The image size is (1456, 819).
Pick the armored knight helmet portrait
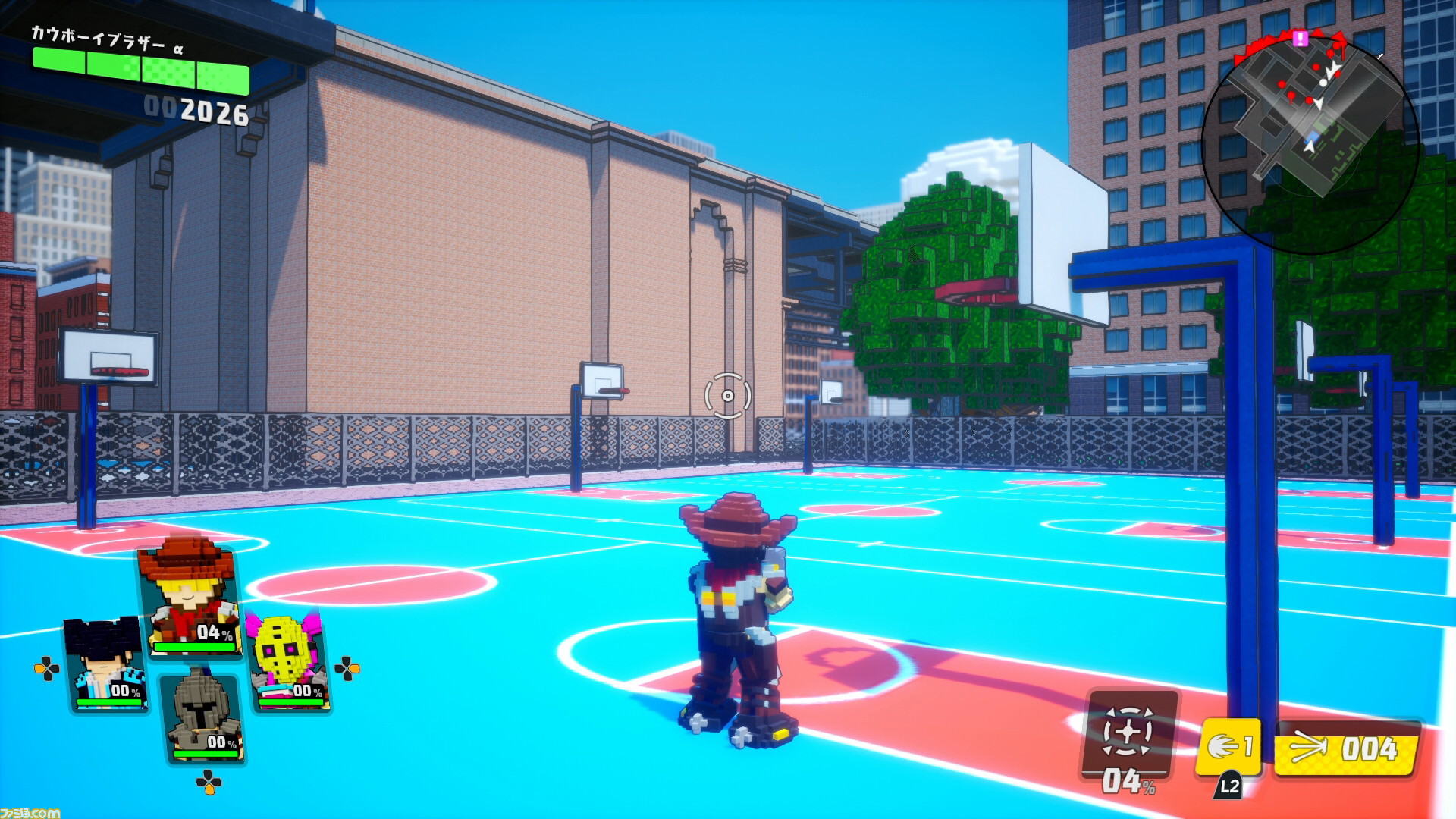tap(202, 715)
